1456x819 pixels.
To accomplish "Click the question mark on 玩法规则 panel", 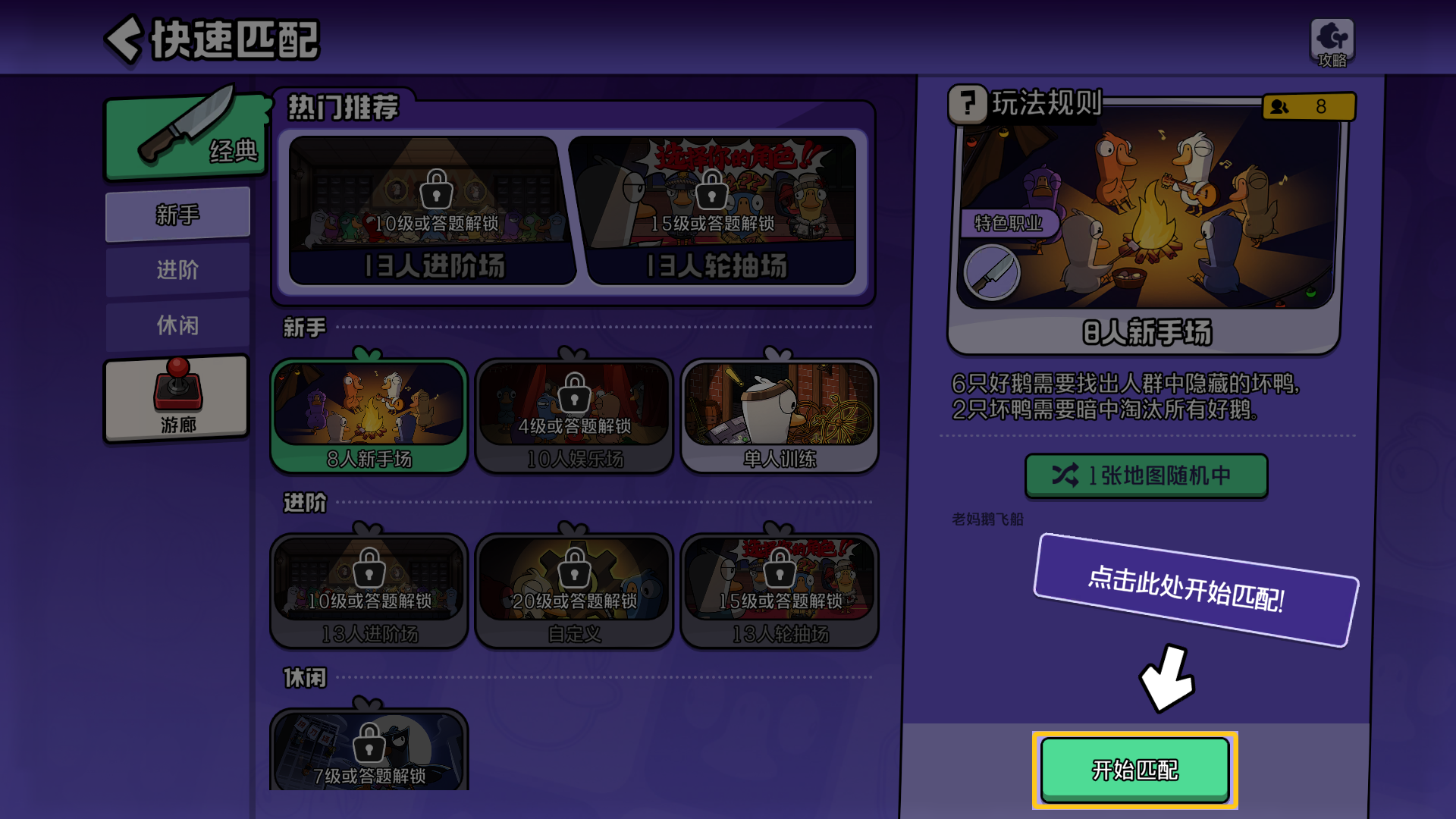I will [x=968, y=106].
